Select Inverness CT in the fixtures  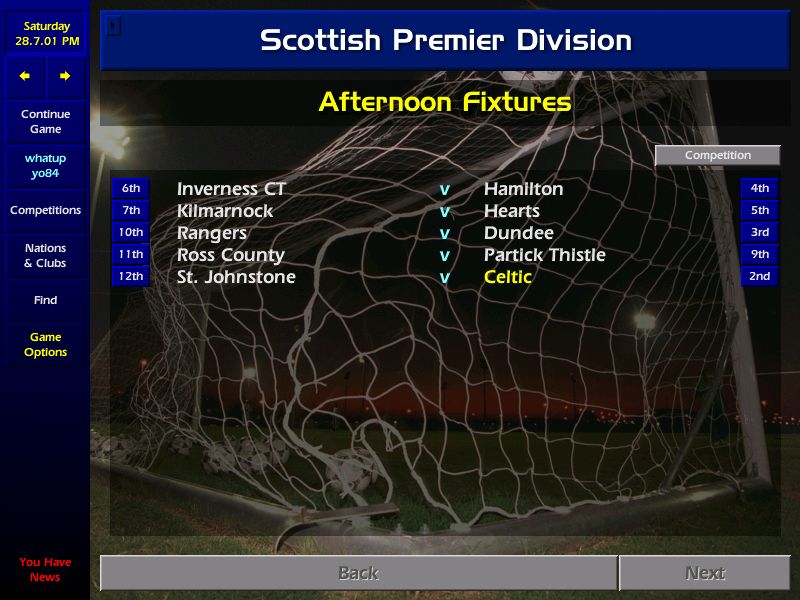click(231, 189)
